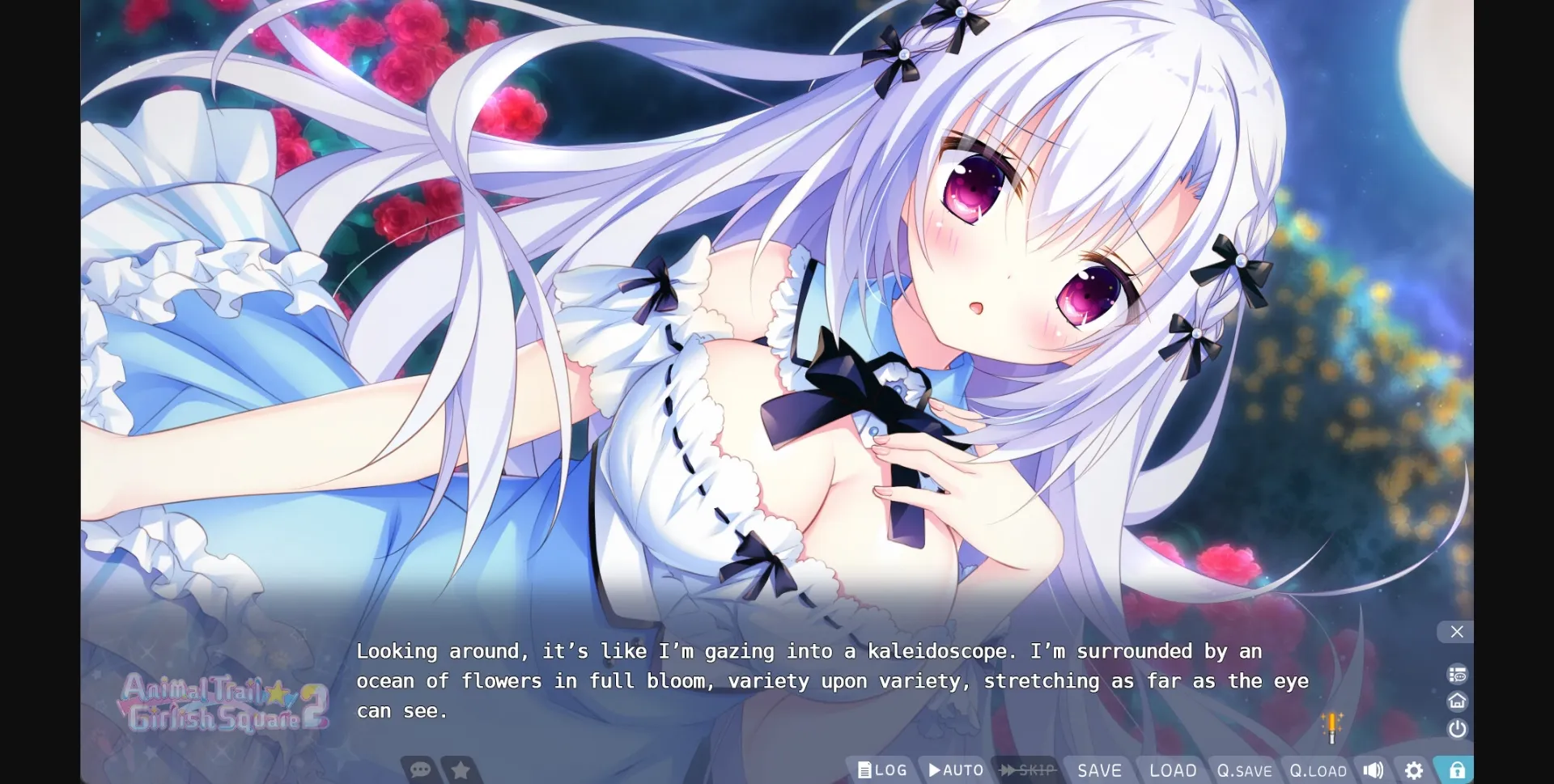Quick load the game with Q.LOAD
1554x784 pixels.
coord(1319,769)
